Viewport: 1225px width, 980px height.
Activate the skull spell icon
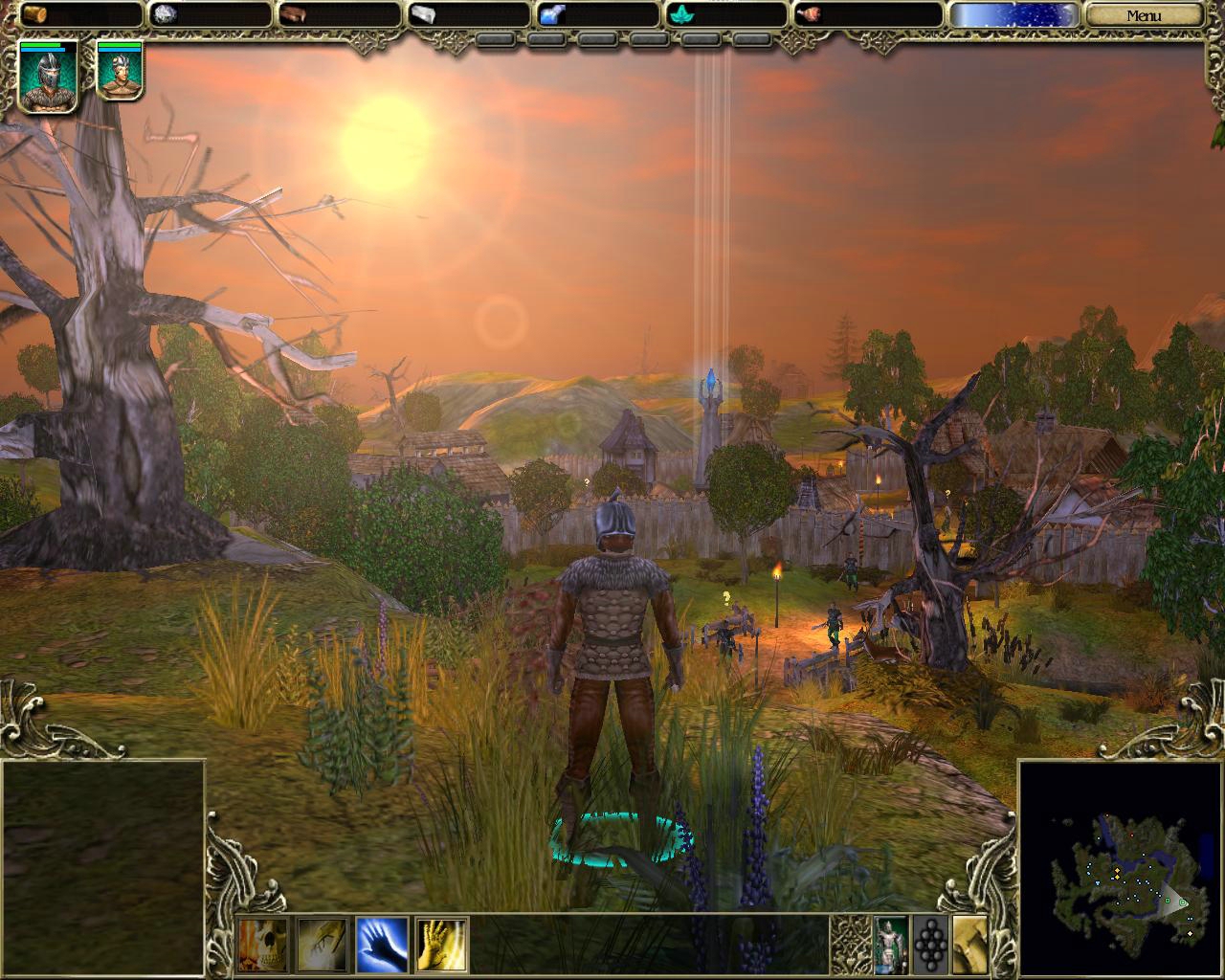pos(263,945)
